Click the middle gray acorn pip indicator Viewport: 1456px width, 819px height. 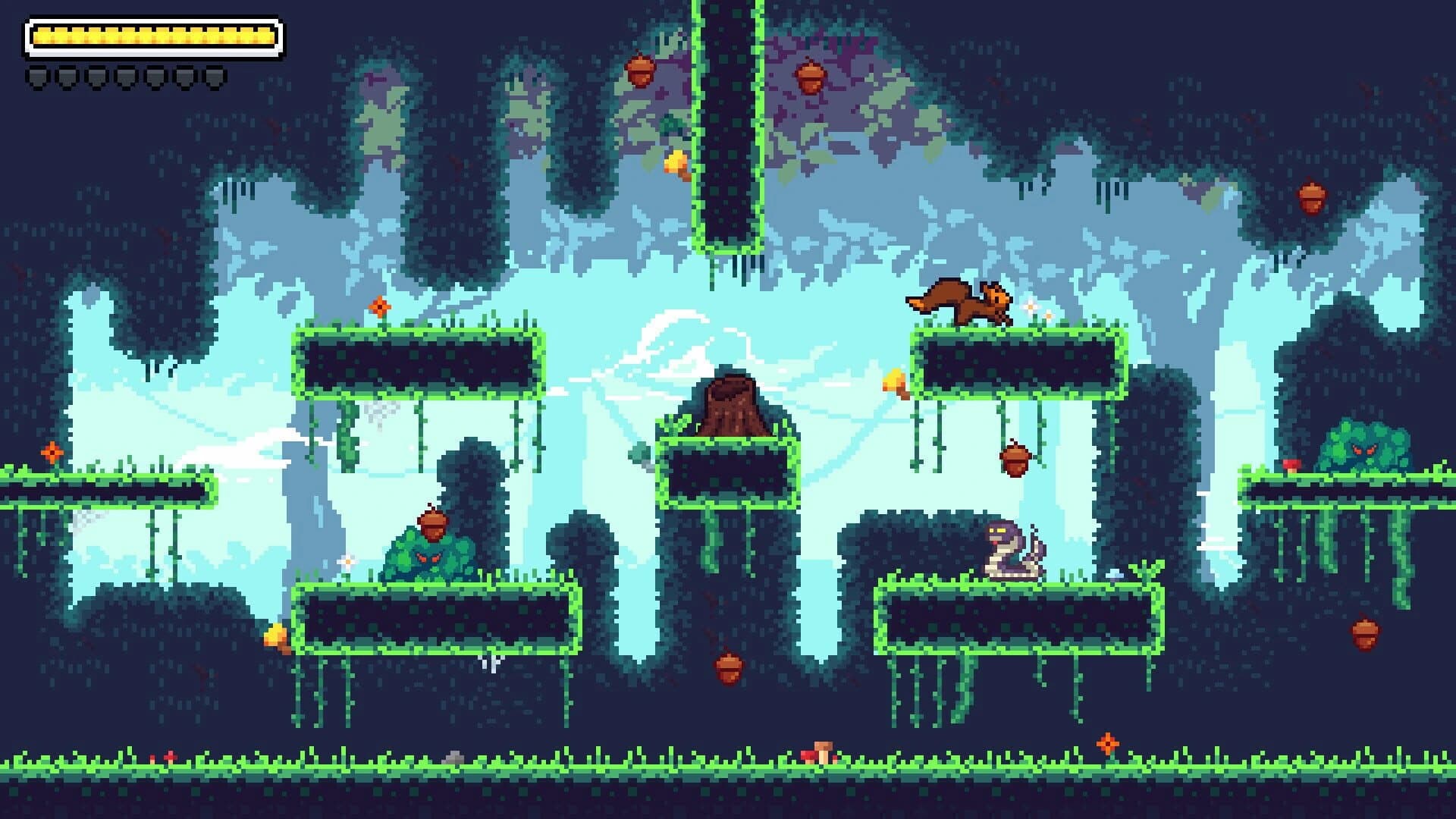125,76
